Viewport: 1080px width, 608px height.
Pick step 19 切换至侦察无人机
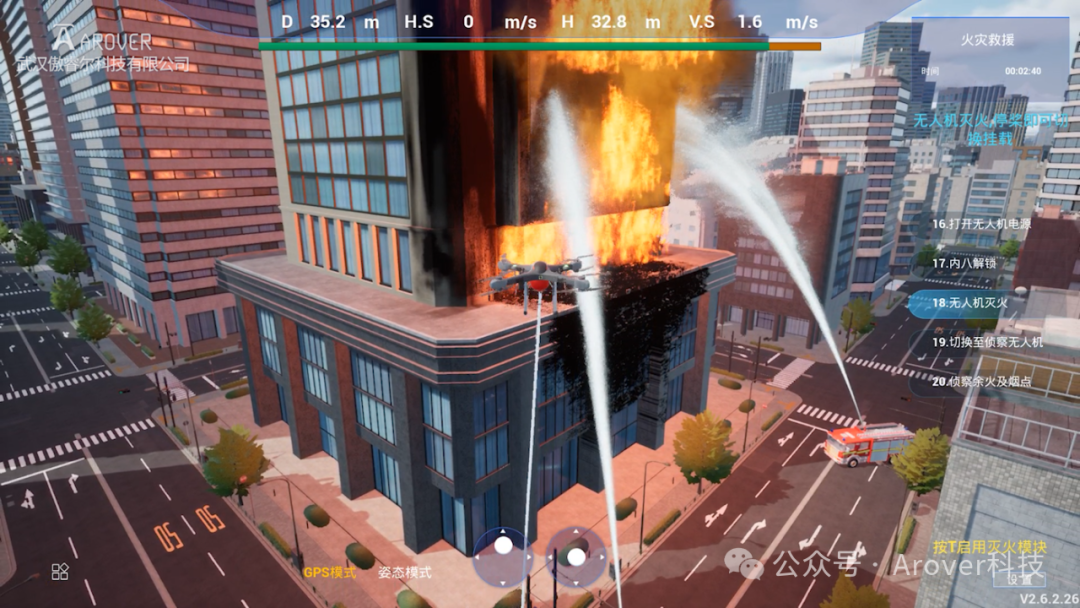(987, 342)
